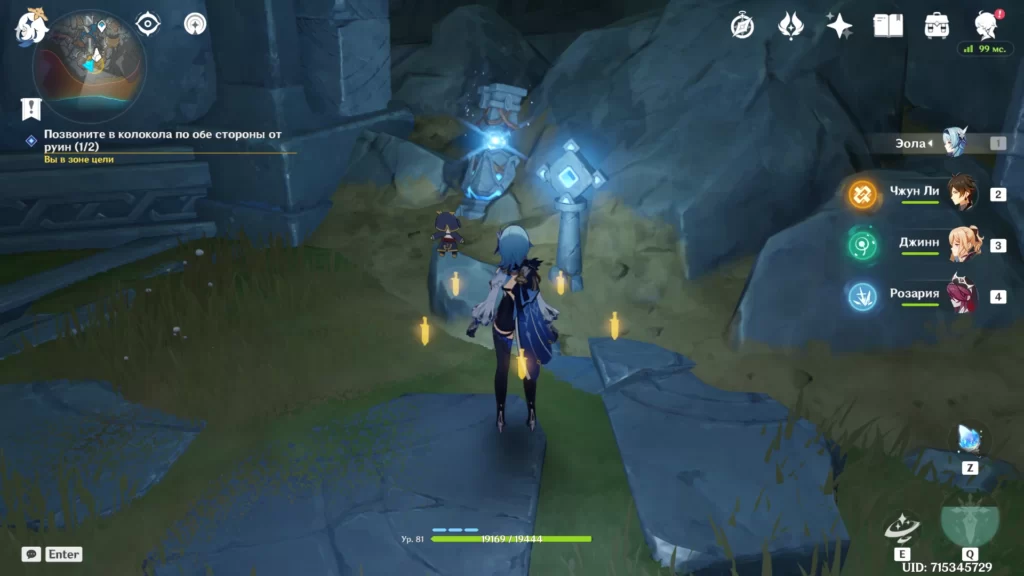This screenshot has height=576, width=1024.
Task: Open the character screen icon
Action: 985,25
